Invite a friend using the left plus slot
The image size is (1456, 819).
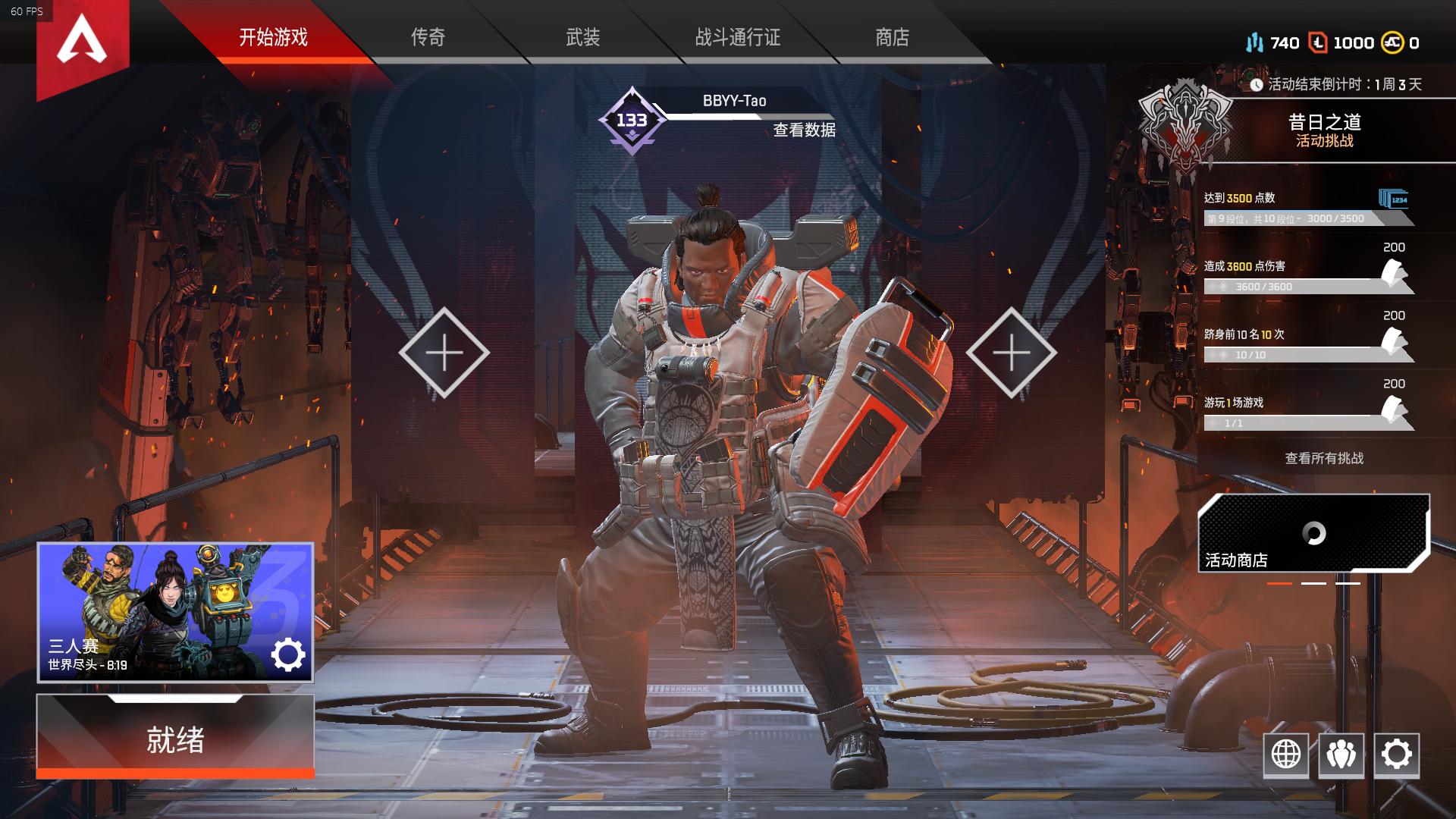(x=444, y=353)
